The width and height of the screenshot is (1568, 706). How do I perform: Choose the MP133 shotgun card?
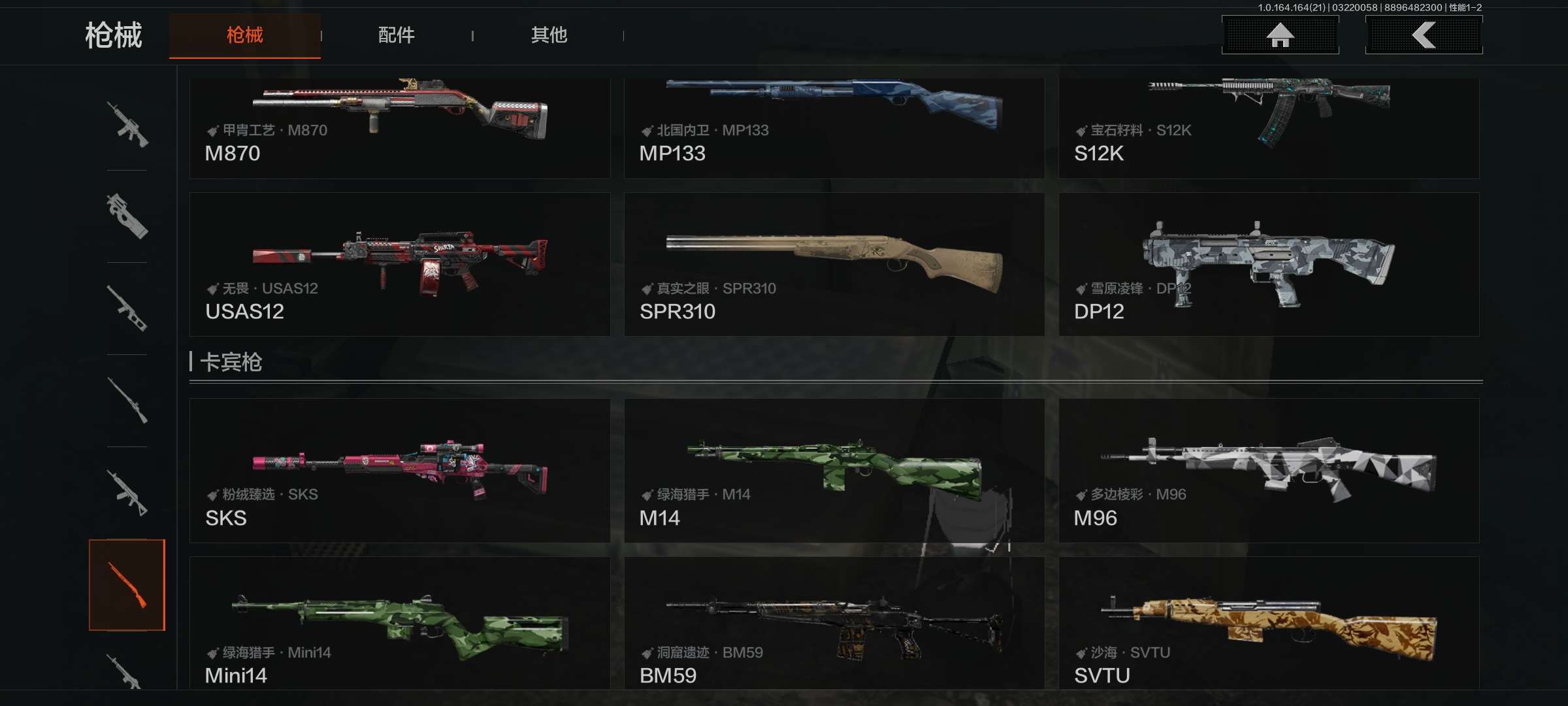tap(834, 127)
